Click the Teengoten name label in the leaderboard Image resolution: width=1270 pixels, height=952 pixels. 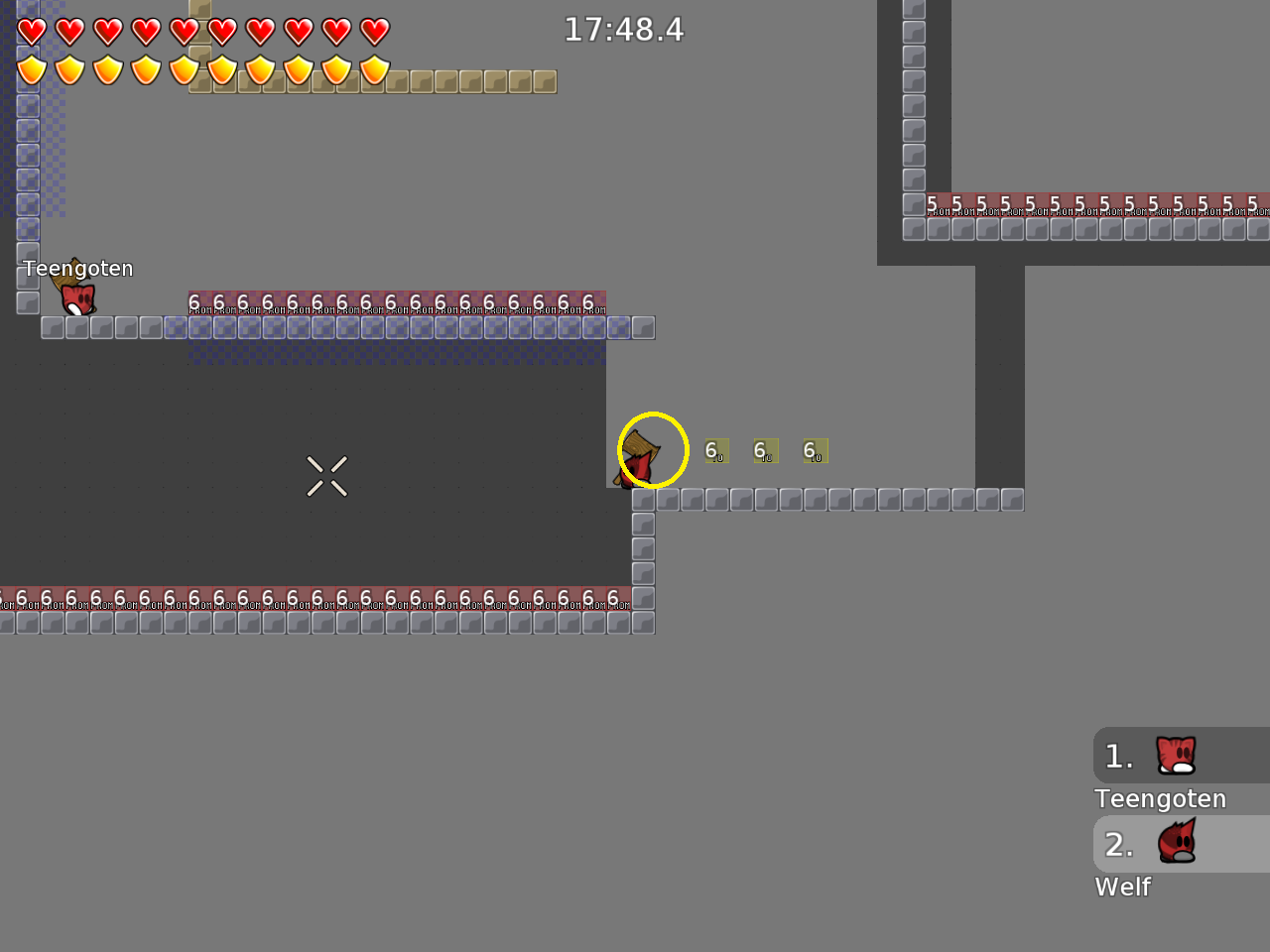pyautogui.click(x=1159, y=798)
